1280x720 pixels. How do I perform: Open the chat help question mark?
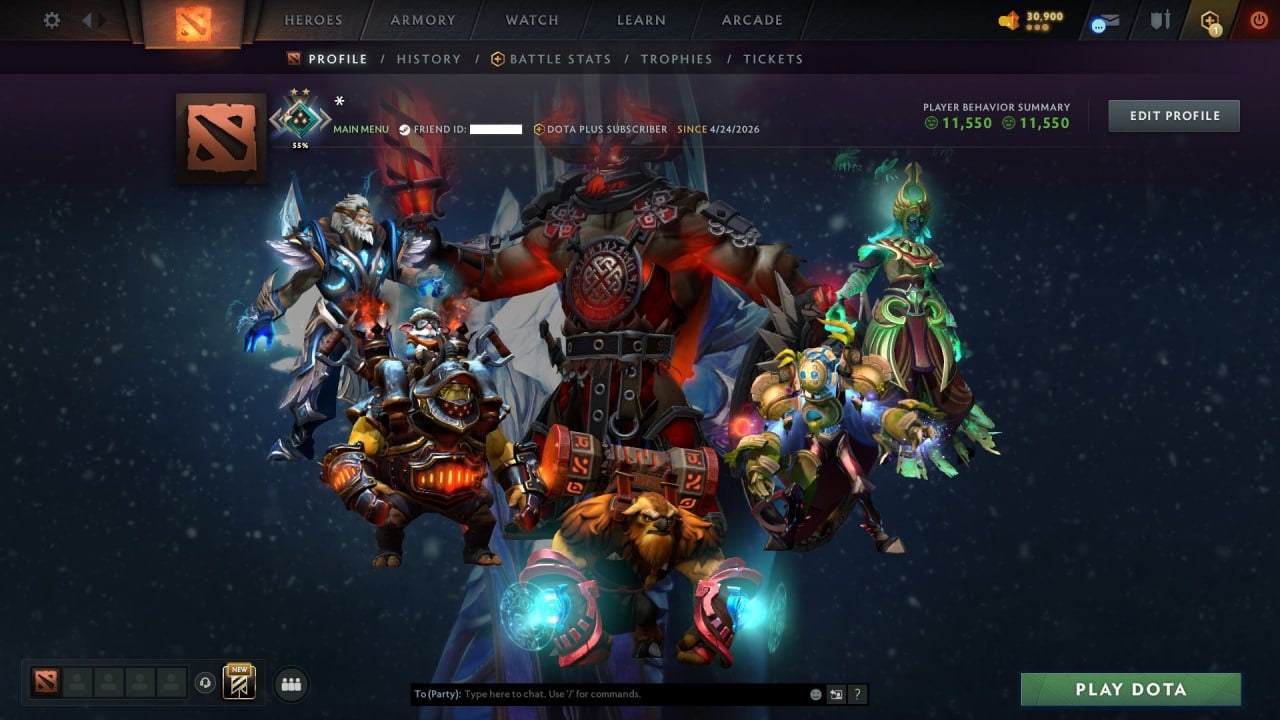pos(857,693)
